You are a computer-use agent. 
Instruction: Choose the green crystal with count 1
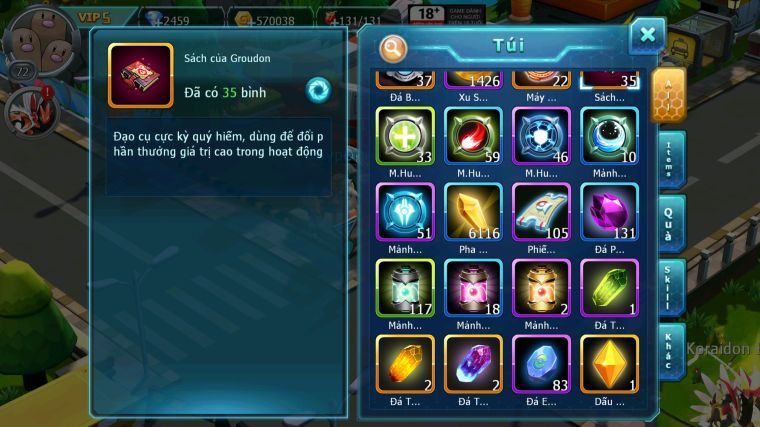(x=609, y=287)
